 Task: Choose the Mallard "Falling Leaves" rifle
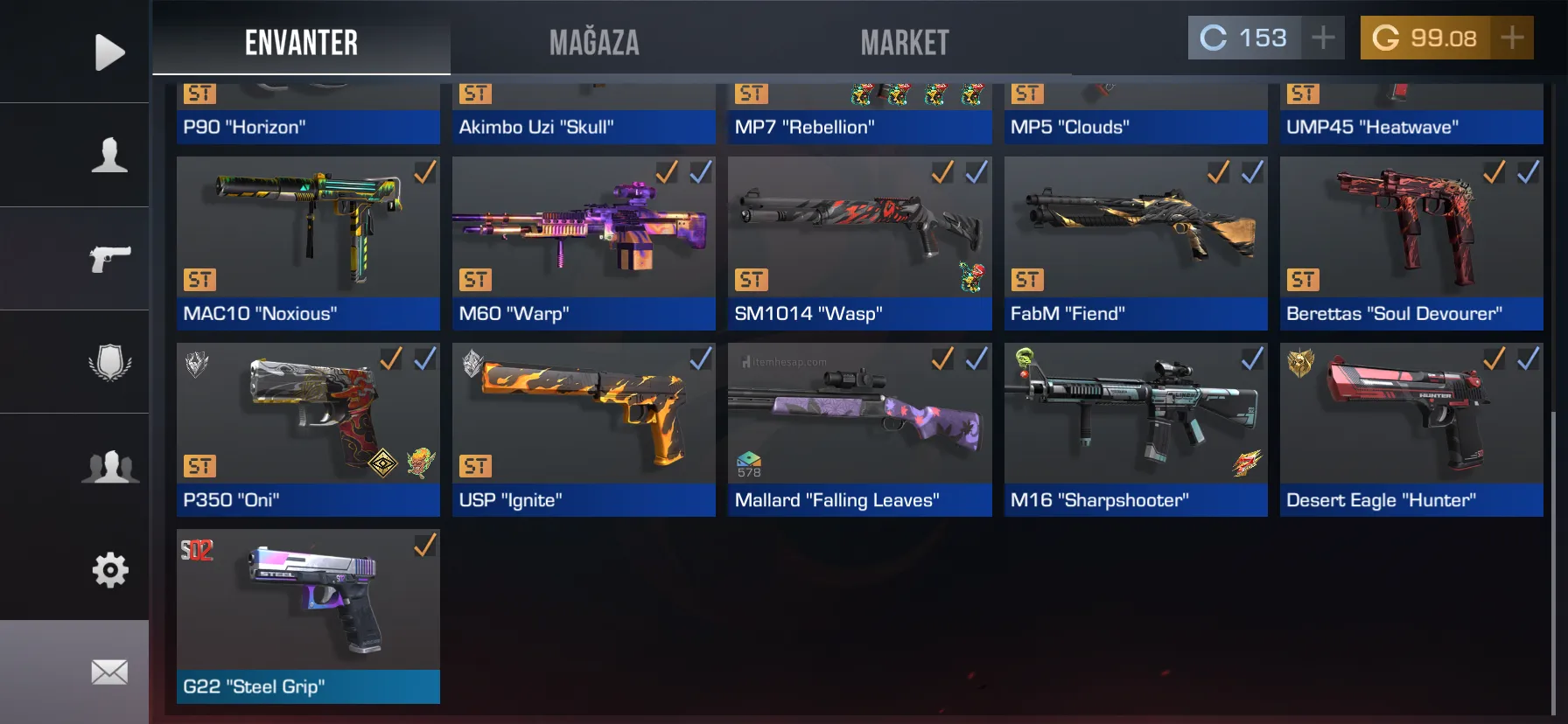pos(859,429)
